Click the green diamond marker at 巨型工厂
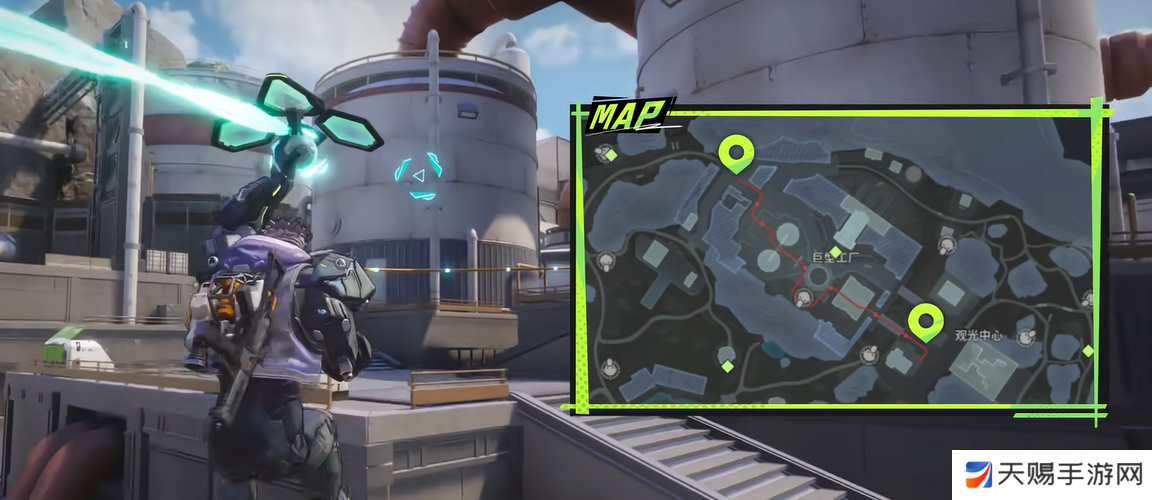Screen dimensions: 1152x500 836,250
